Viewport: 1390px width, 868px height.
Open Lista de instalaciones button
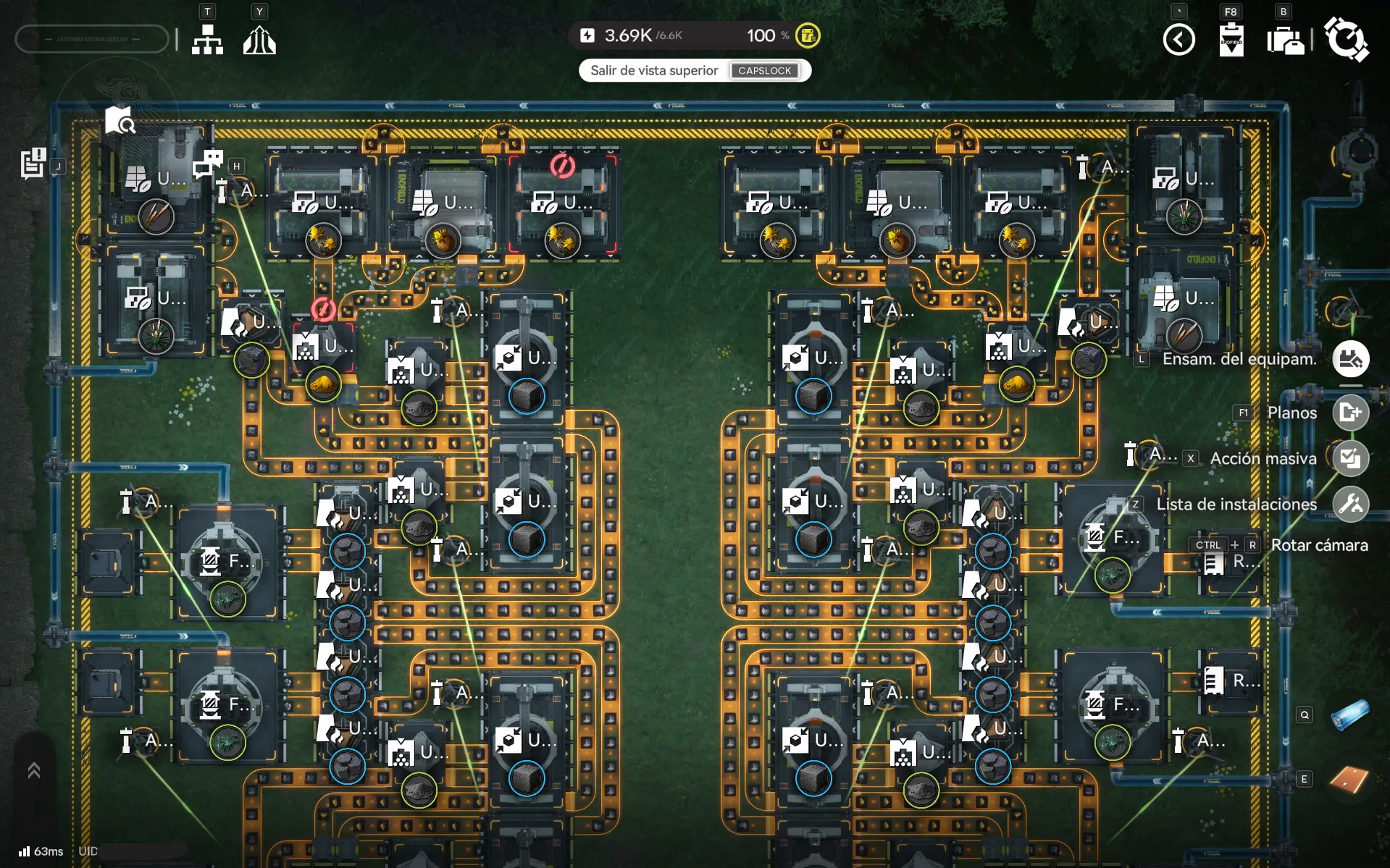[1350, 504]
